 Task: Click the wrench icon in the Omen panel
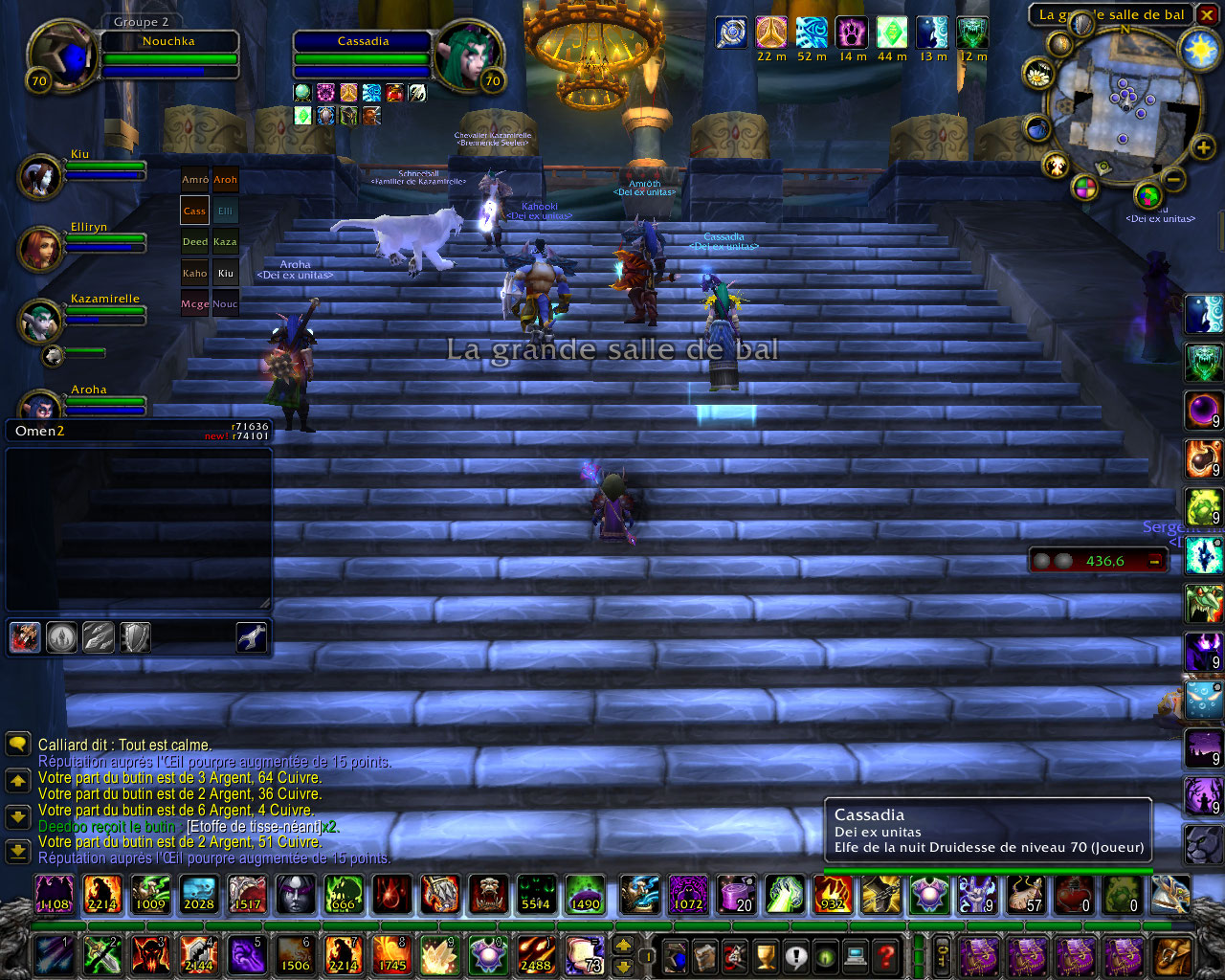point(251,637)
